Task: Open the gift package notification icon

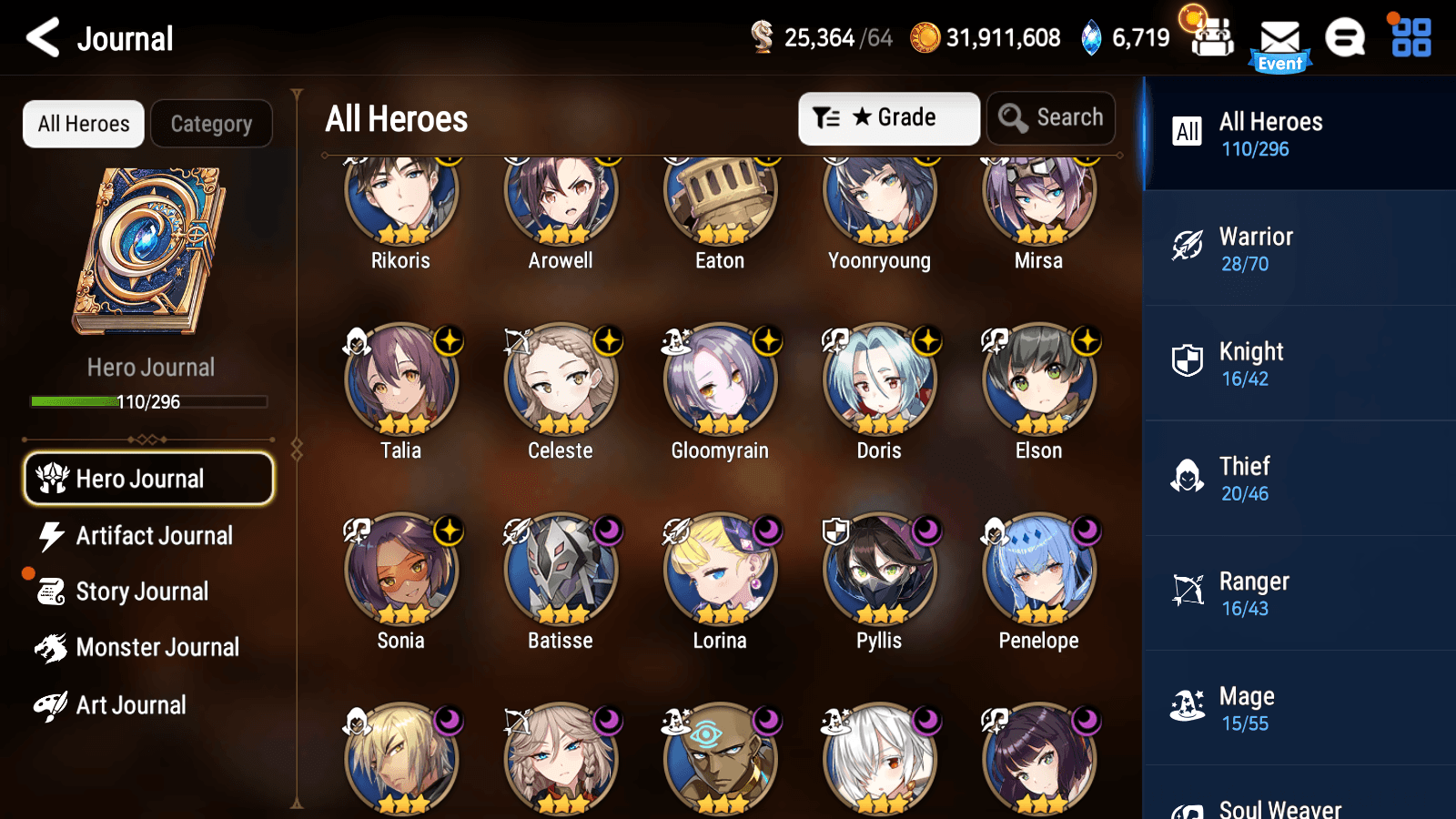Action: (x=1210, y=36)
